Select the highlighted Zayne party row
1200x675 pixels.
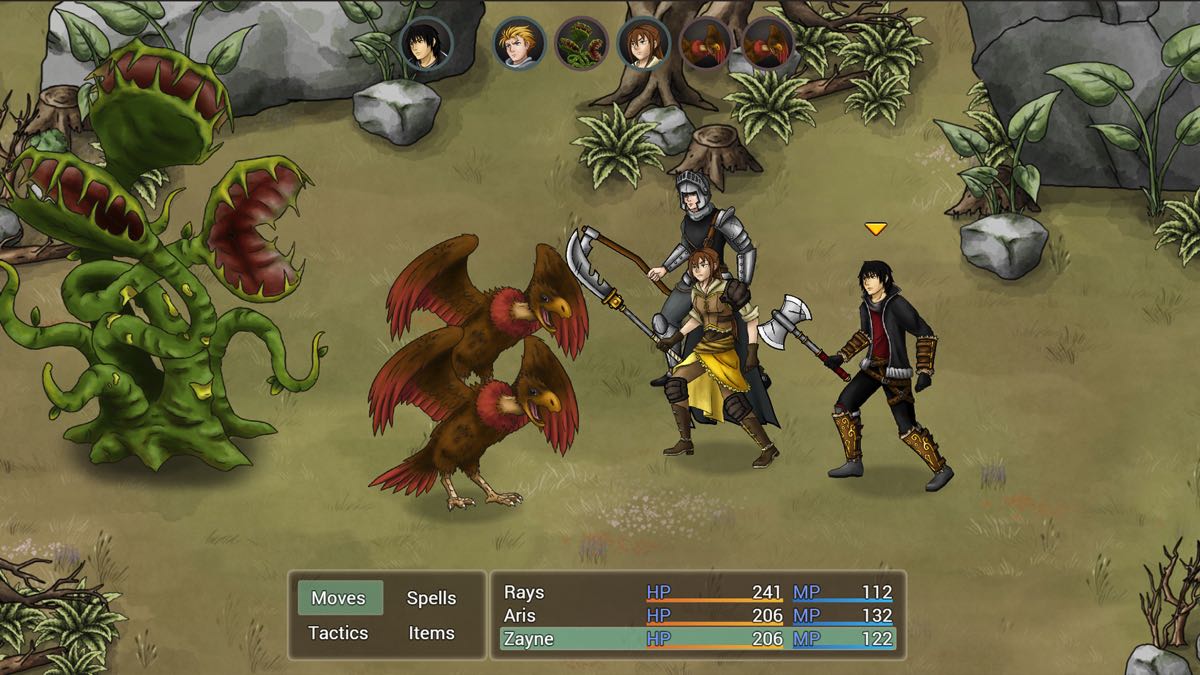click(698, 639)
